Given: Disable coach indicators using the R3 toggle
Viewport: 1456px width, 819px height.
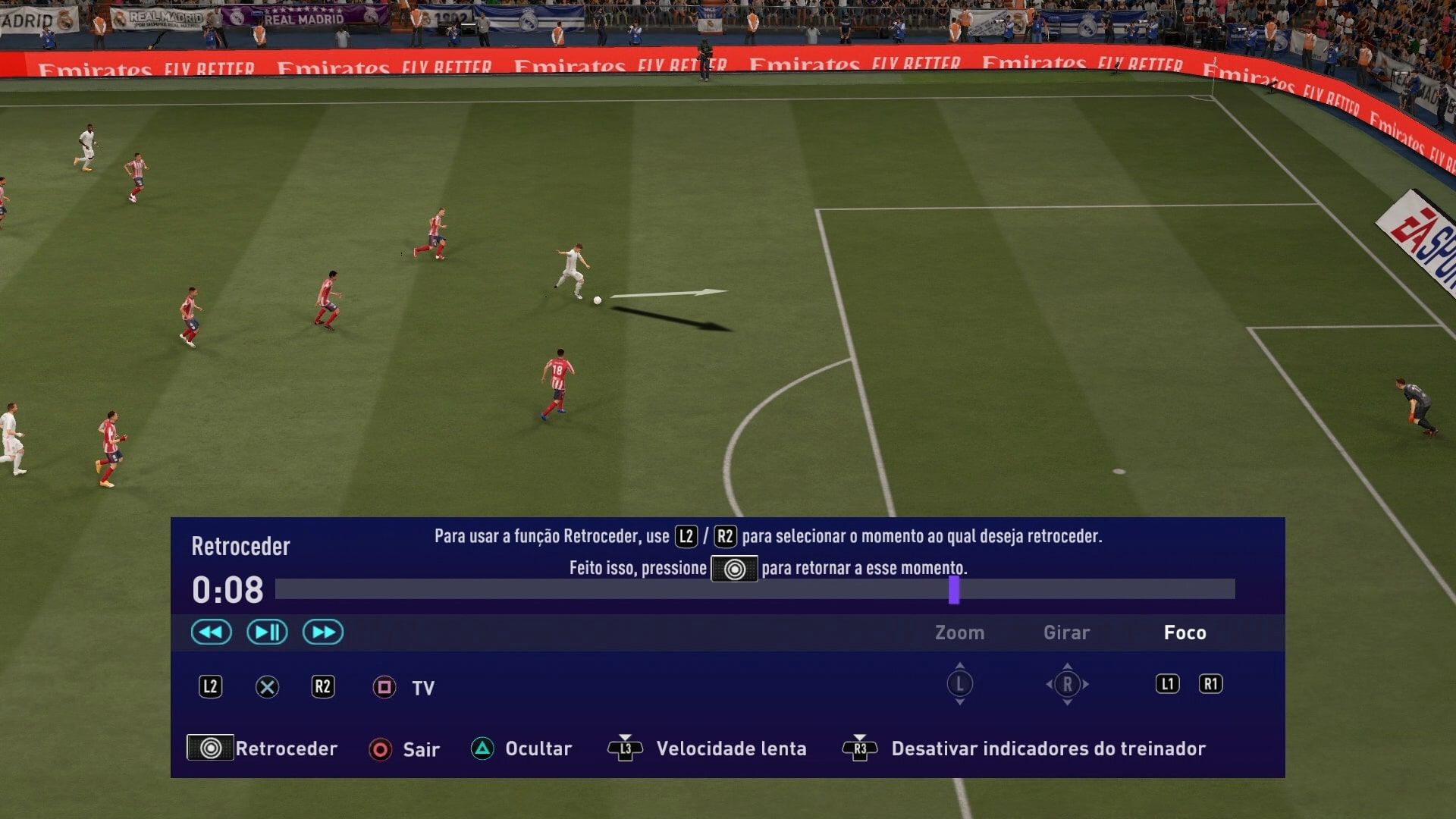Looking at the screenshot, I should [861, 748].
